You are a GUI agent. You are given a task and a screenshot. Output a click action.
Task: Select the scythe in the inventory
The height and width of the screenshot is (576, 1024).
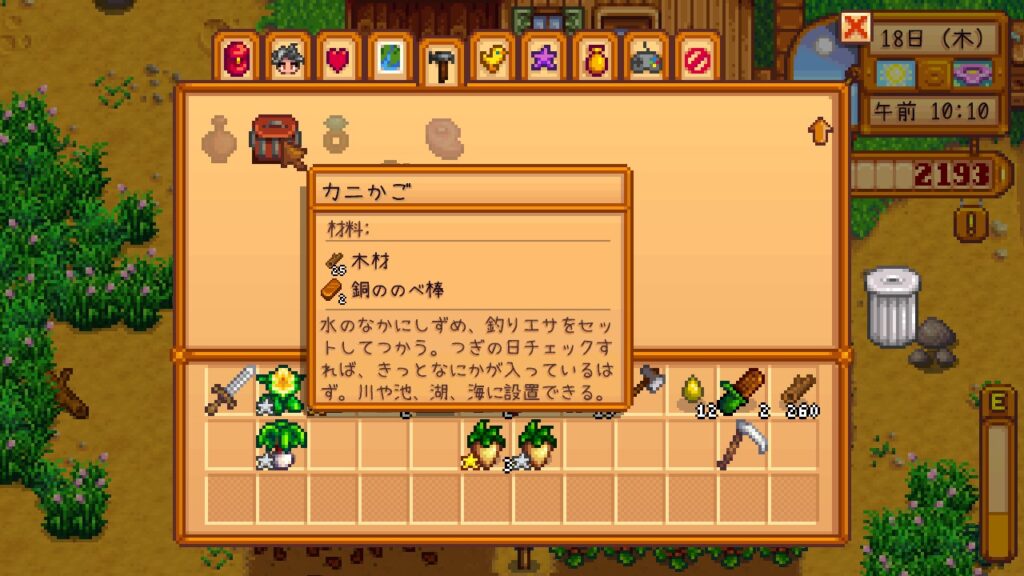(742, 444)
